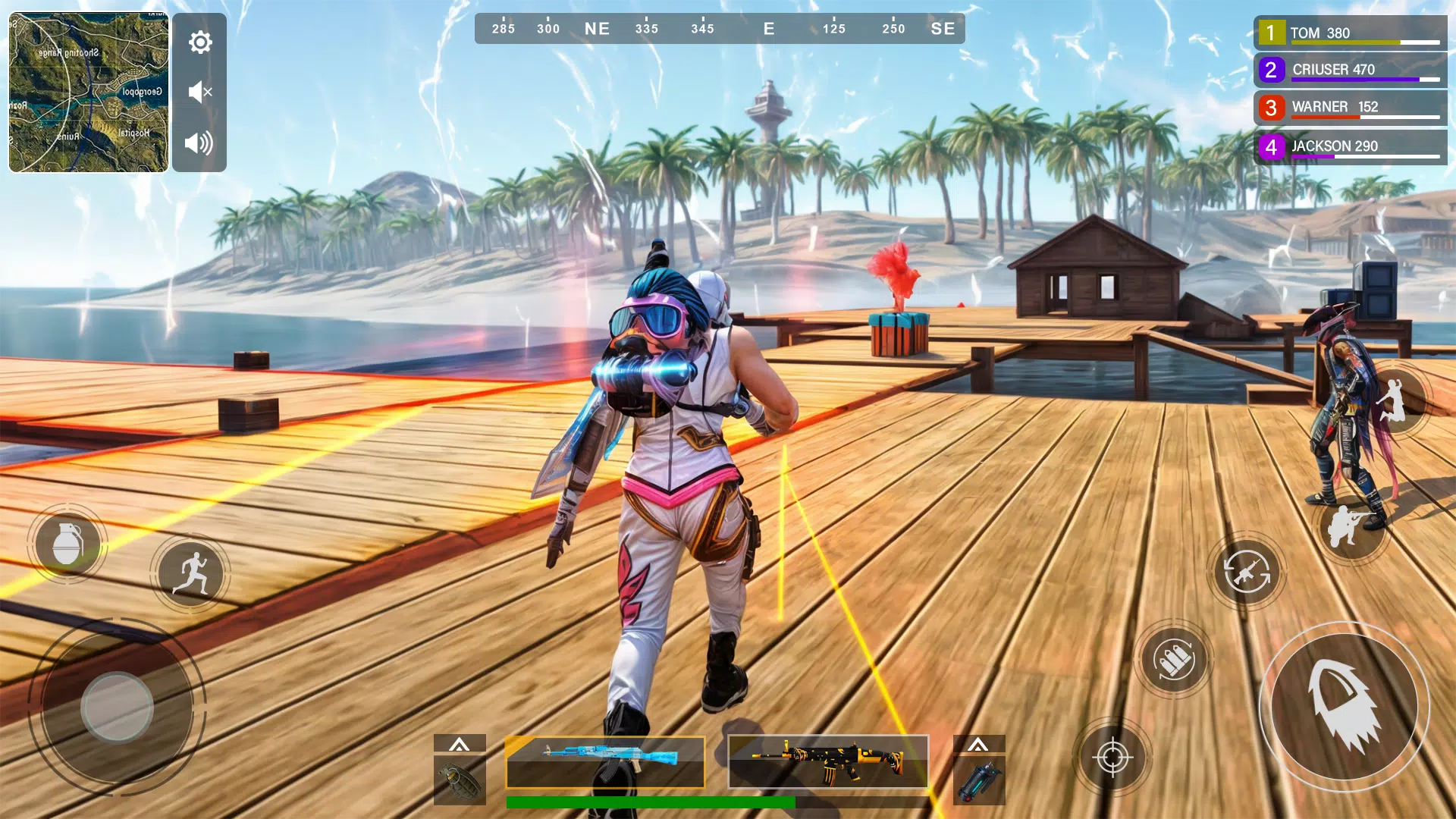Mute sound with the crossed speaker icon
The width and height of the screenshot is (1456, 819).
[200, 93]
